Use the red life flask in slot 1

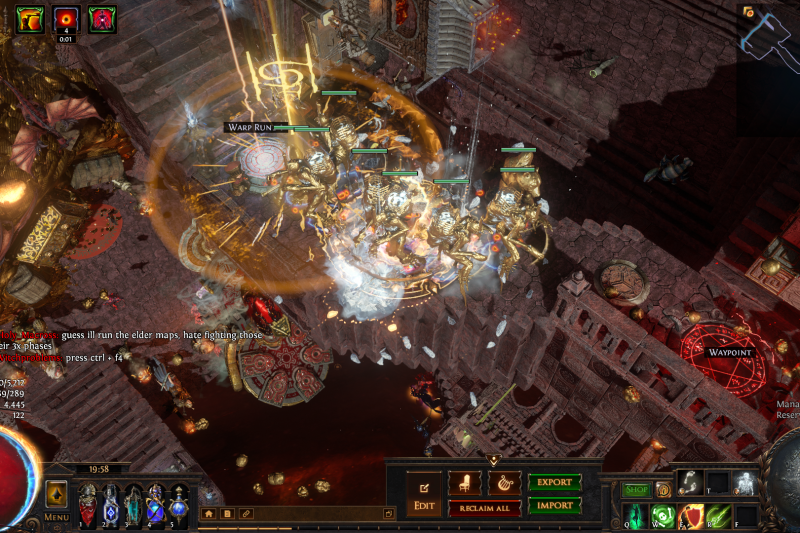click(x=88, y=503)
